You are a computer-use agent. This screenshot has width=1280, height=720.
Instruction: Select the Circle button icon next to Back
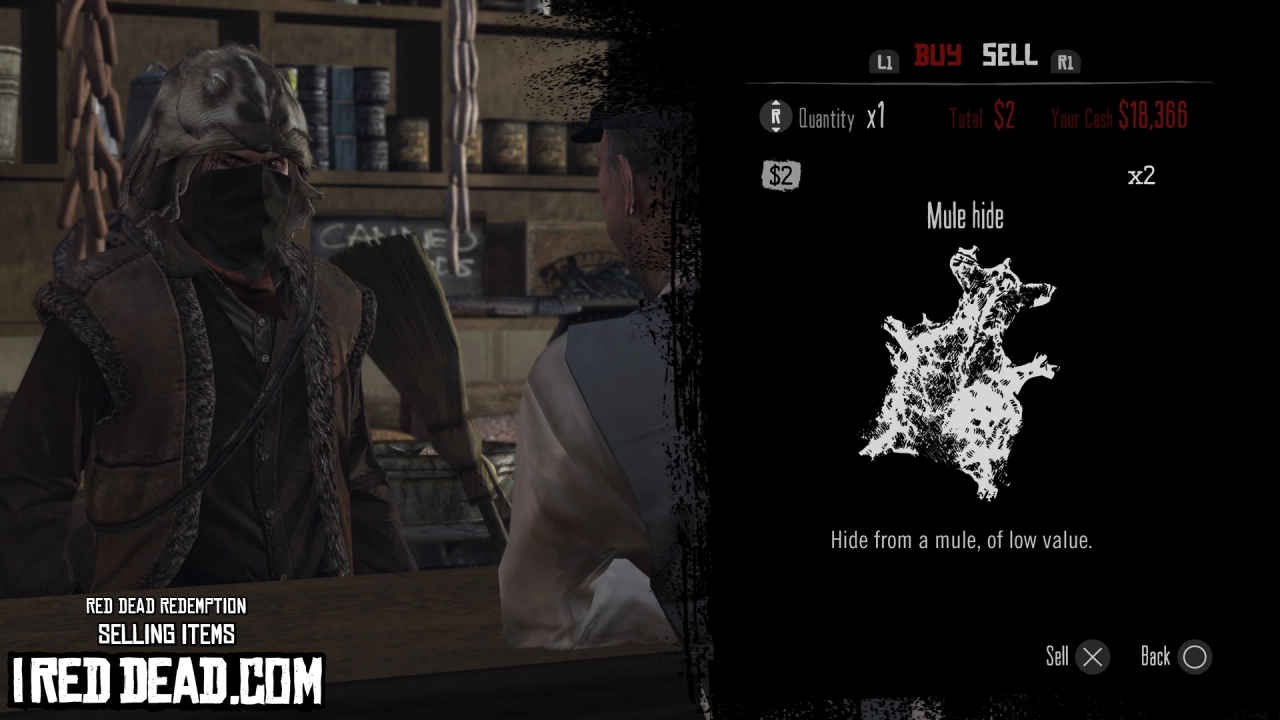(1195, 657)
